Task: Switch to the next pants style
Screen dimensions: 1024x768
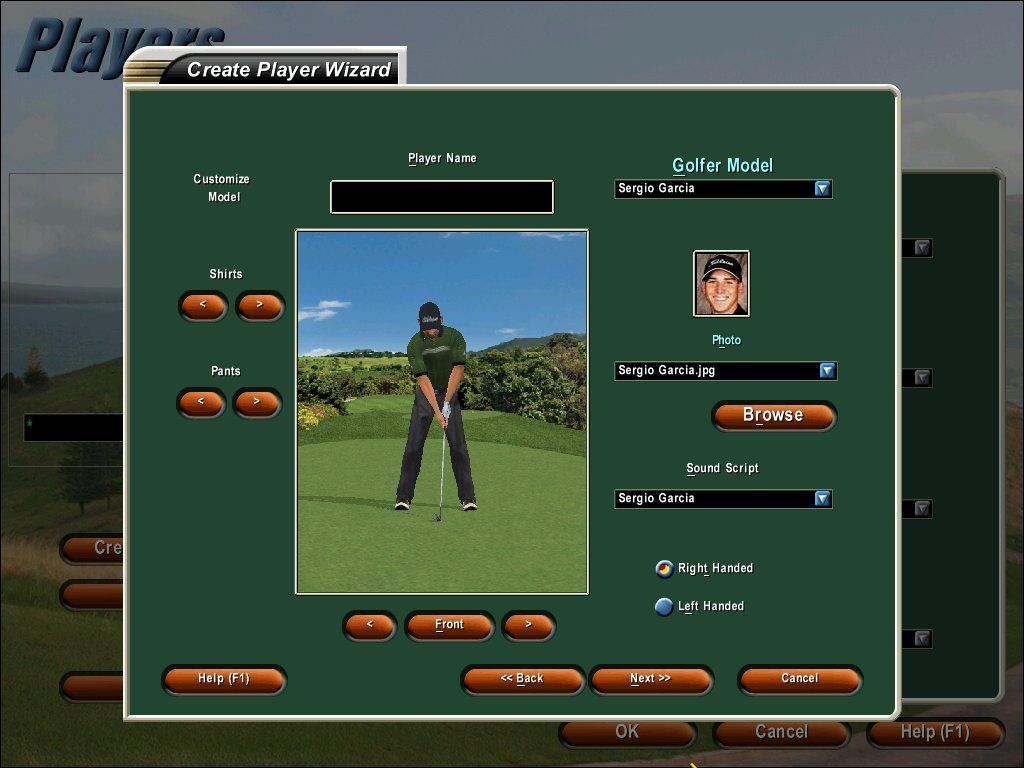Action: point(257,402)
